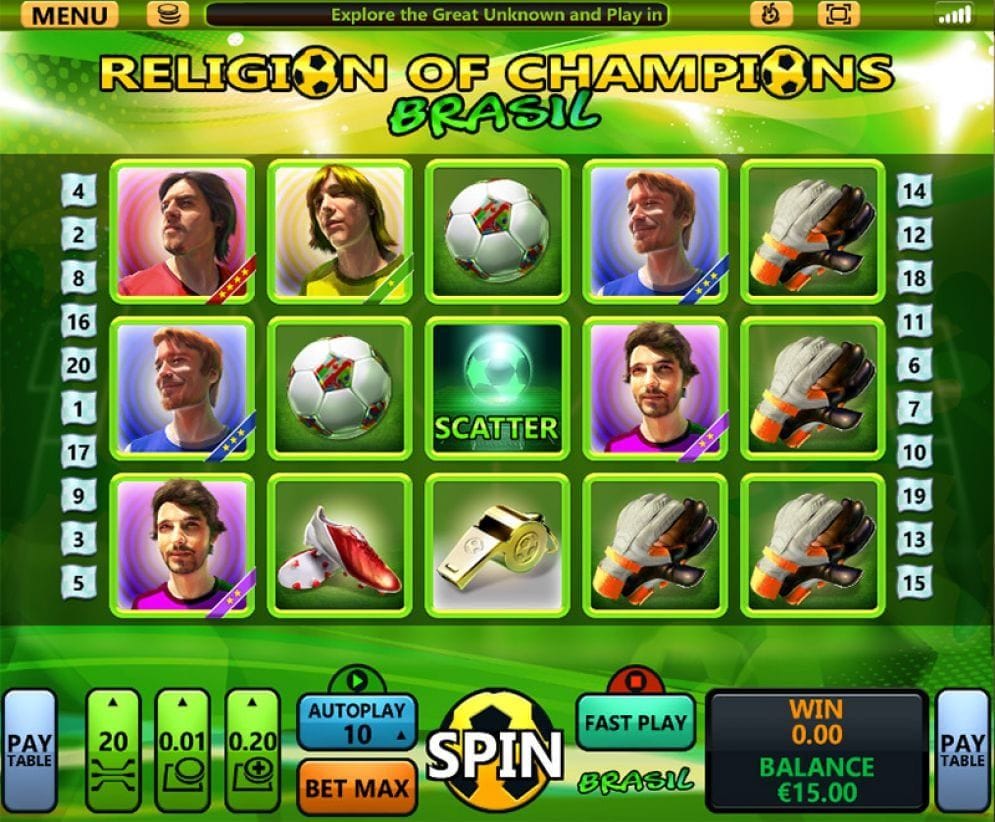
Task: Click the stopwatch icon in top bar
Action: tap(771, 14)
